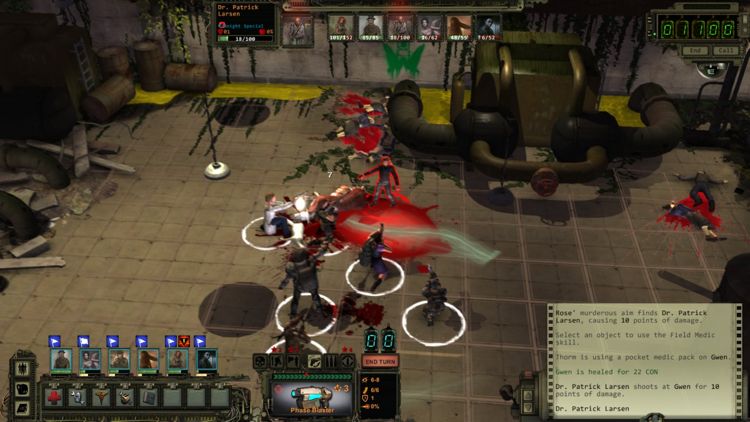
Task: Select the first party member portrait
Action: 61,359
